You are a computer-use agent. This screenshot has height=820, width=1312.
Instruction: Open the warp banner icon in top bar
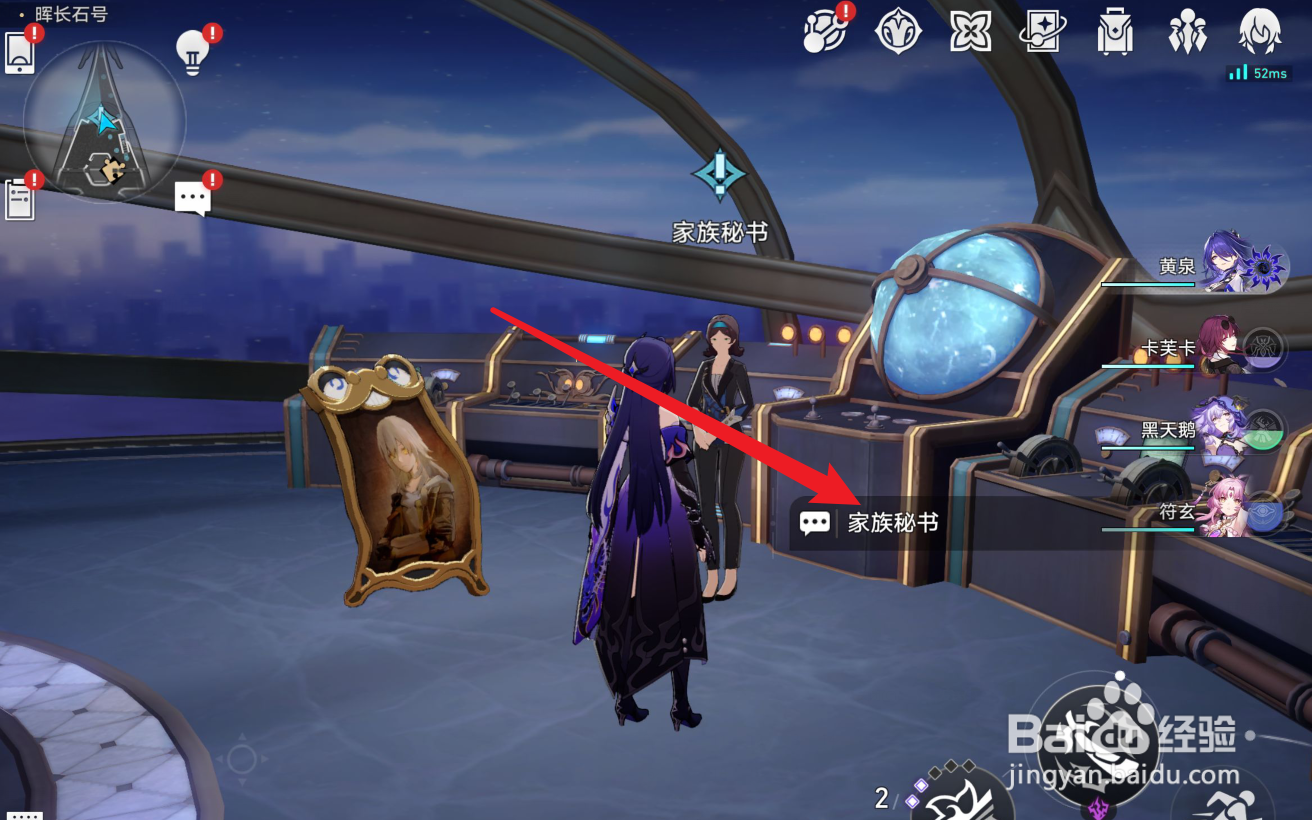pyautogui.click(x=1040, y=33)
